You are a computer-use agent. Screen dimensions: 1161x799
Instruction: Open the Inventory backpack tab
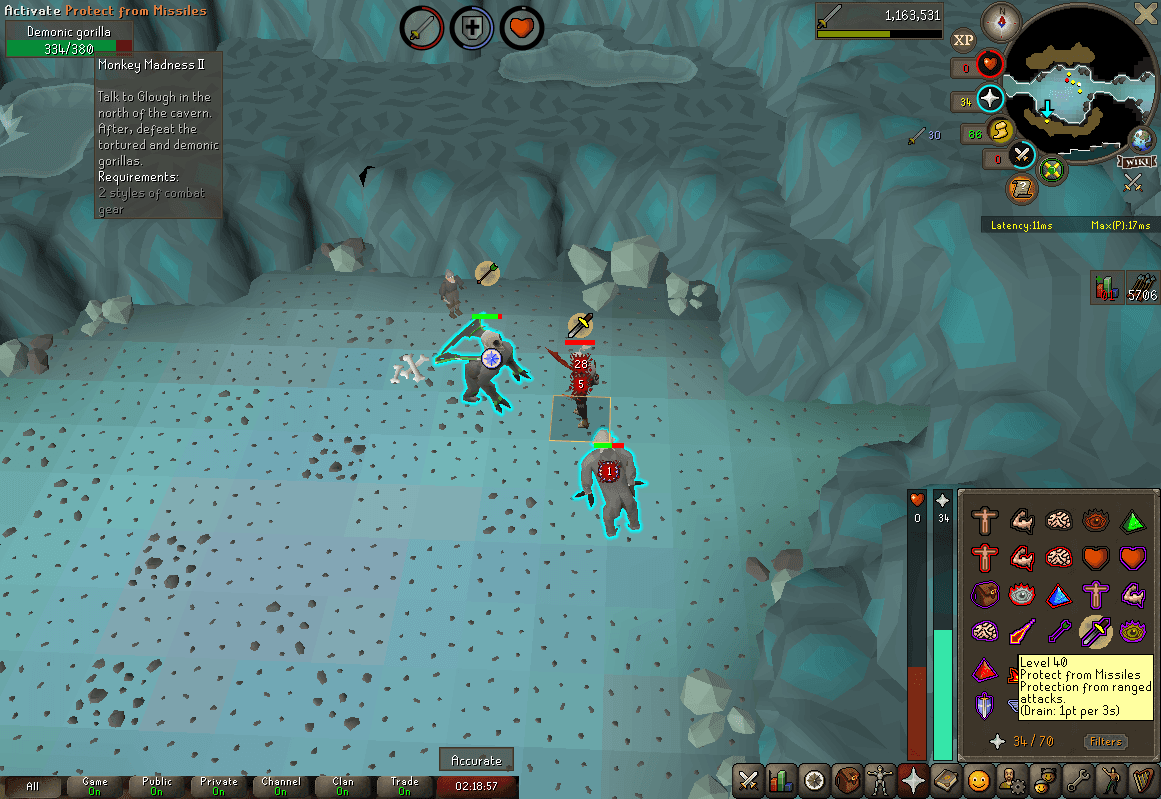tap(847, 780)
